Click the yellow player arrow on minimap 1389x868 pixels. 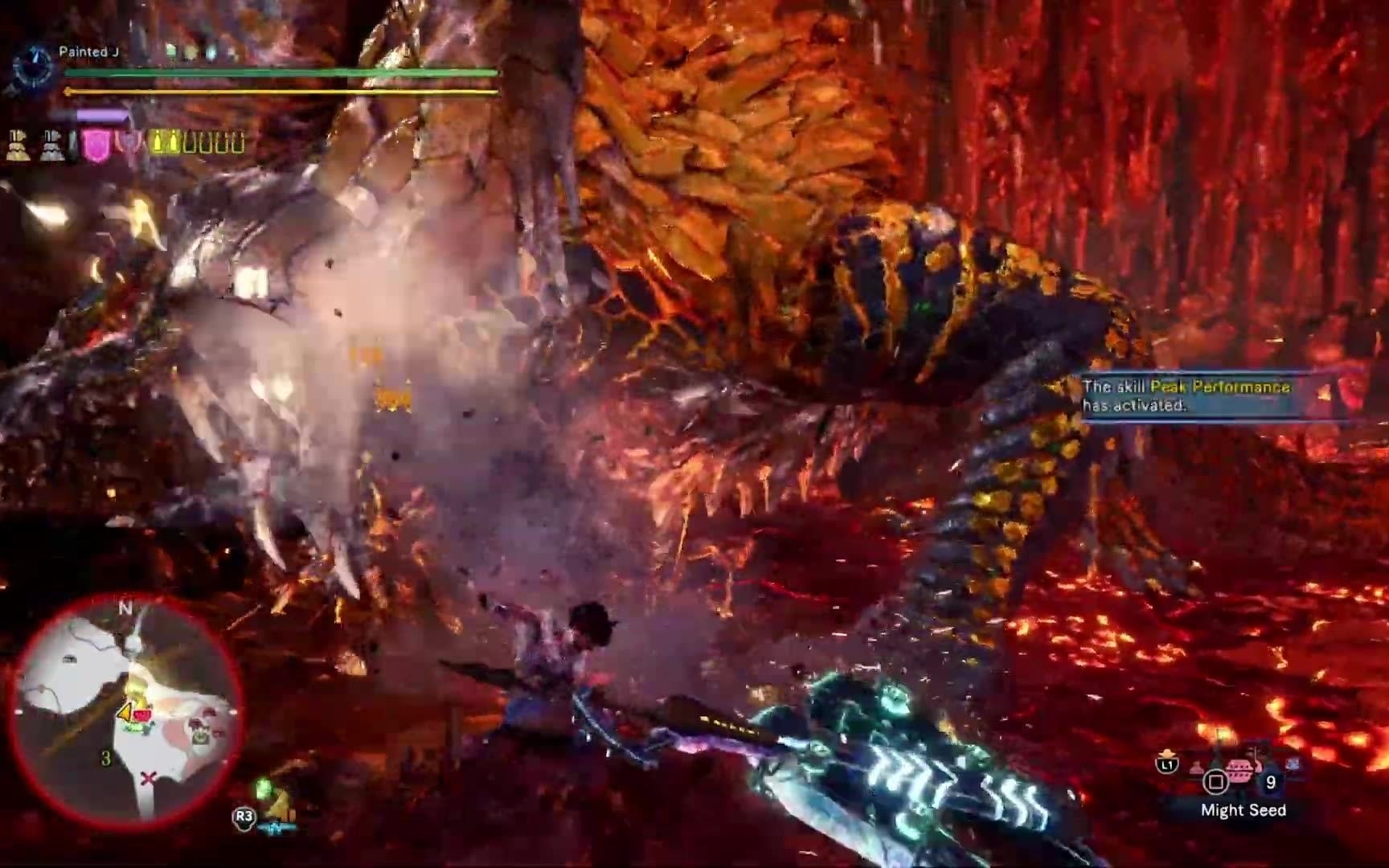pyautogui.click(x=125, y=712)
